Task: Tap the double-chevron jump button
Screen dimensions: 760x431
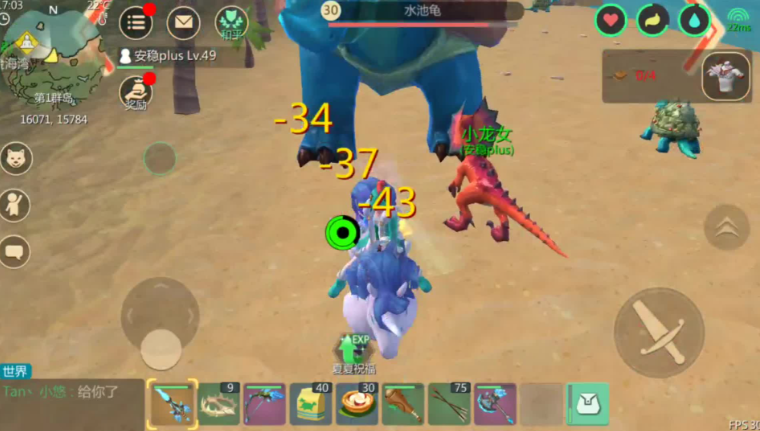Action: point(726,227)
